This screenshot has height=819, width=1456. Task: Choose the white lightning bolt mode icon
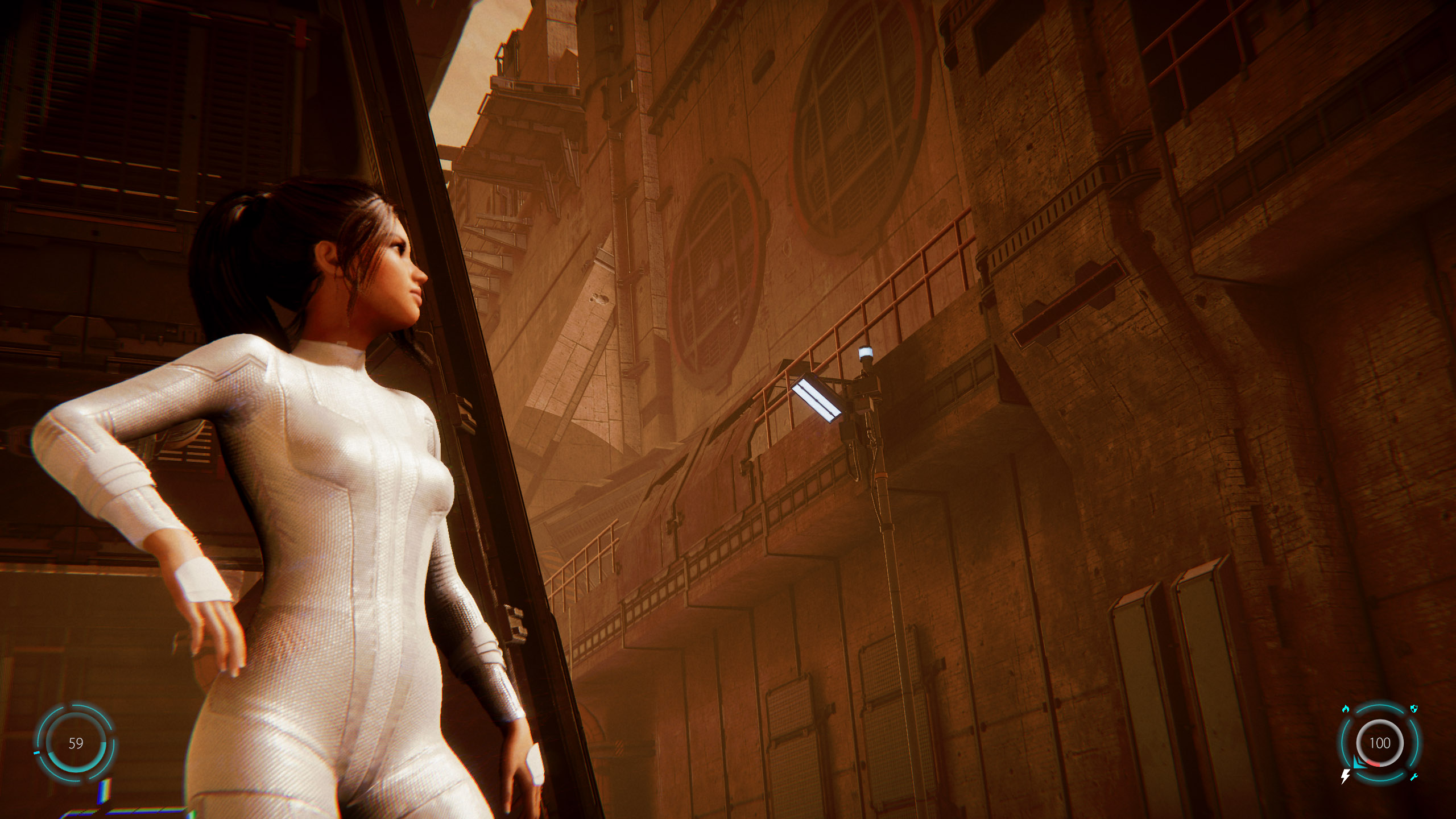pos(1346,776)
